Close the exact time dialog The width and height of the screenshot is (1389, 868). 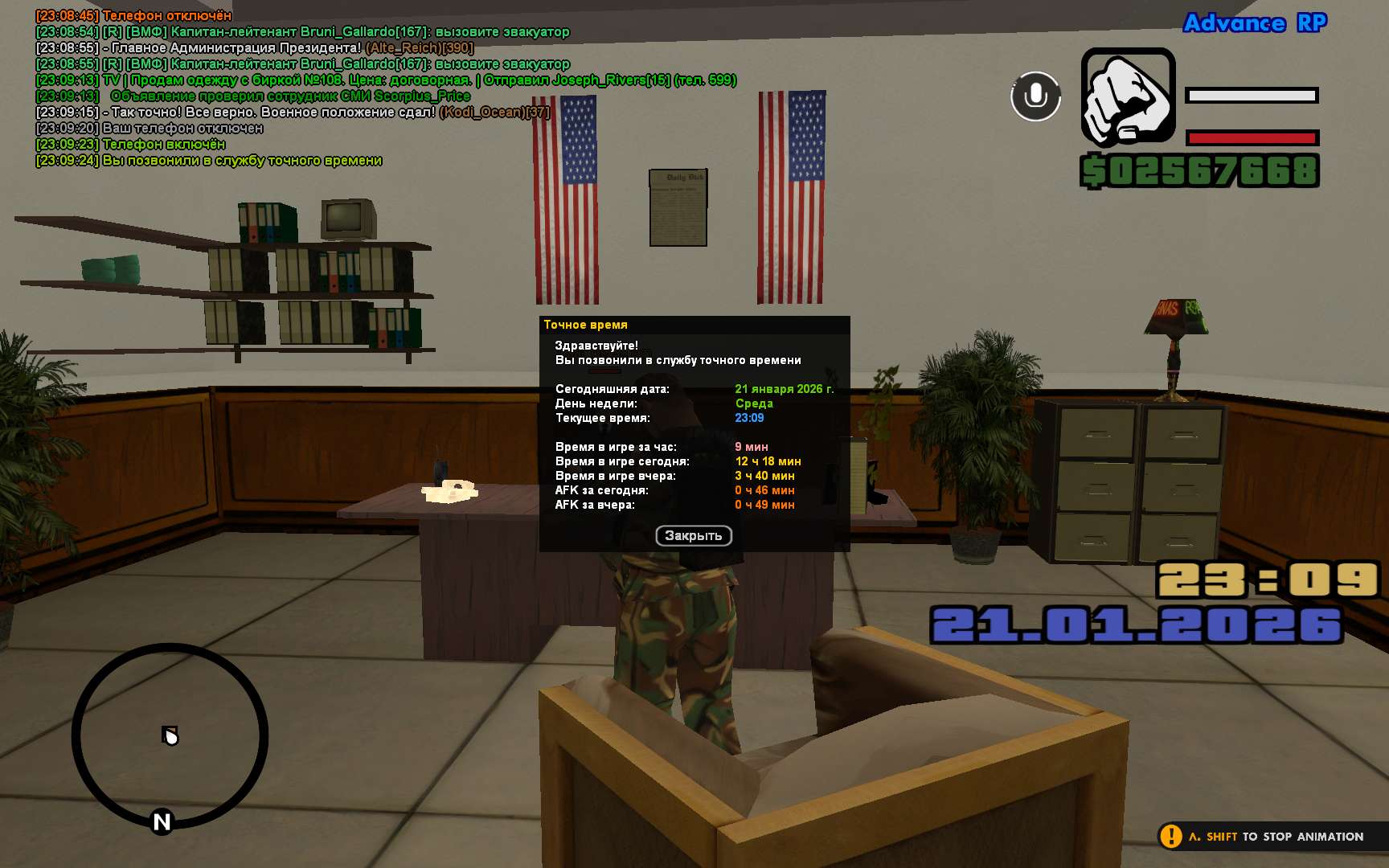tap(693, 535)
